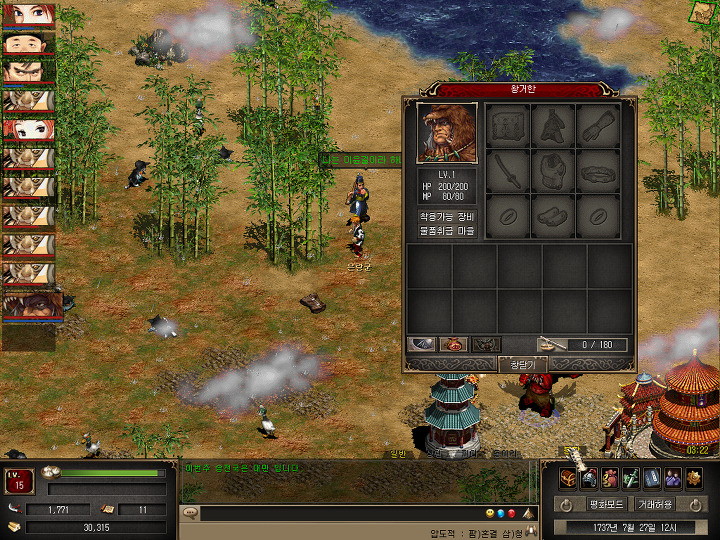Select the boots equipment slot
Screen dimensions: 720x540
(553, 213)
